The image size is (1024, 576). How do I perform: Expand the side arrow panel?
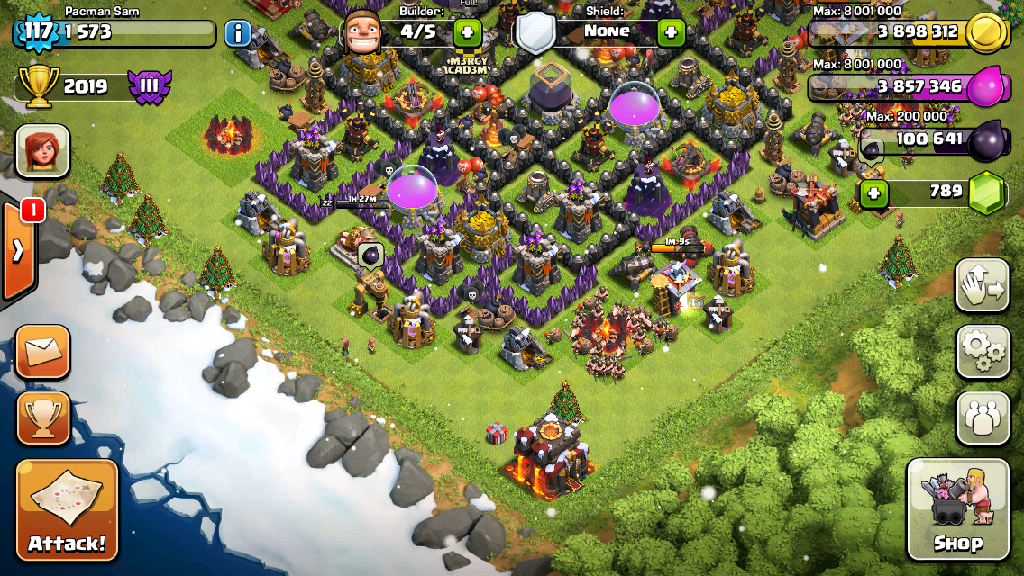click(18, 250)
